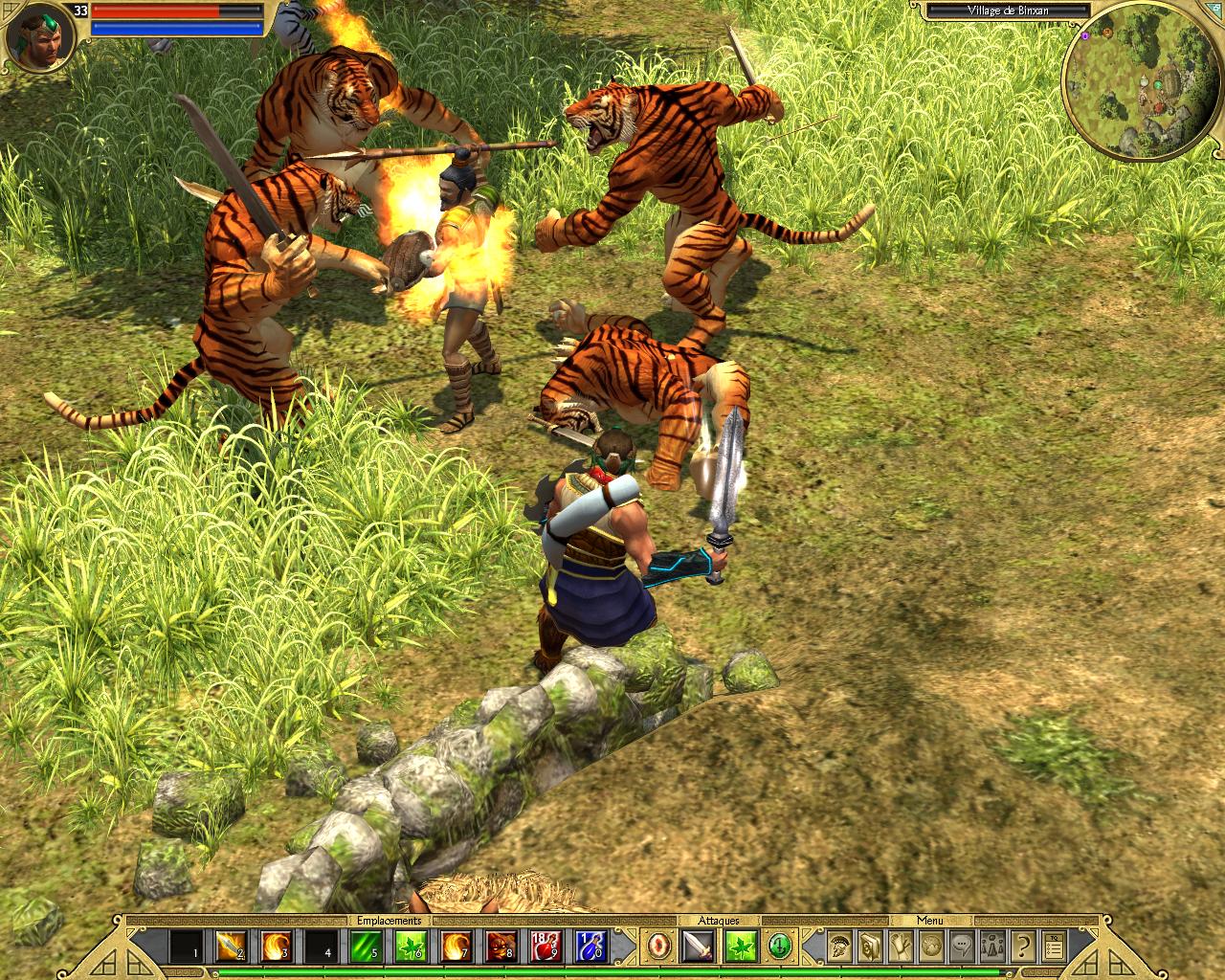Screen dimensions: 1225x980
Task: Activate the flaming sword skill in slot 2
Action: pyautogui.click(x=231, y=946)
